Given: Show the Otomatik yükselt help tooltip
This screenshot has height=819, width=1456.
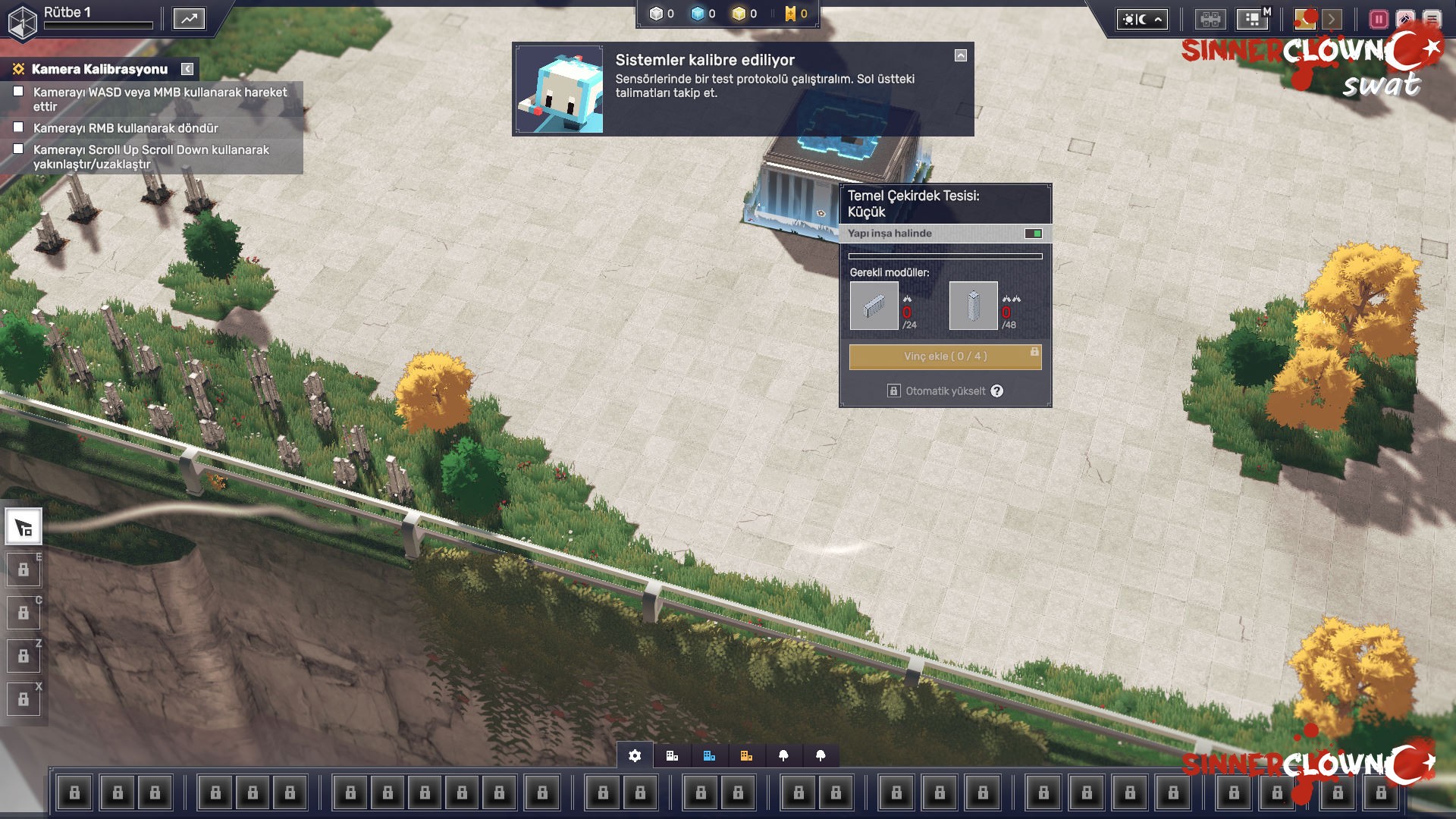Looking at the screenshot, I should pos(997,391).
